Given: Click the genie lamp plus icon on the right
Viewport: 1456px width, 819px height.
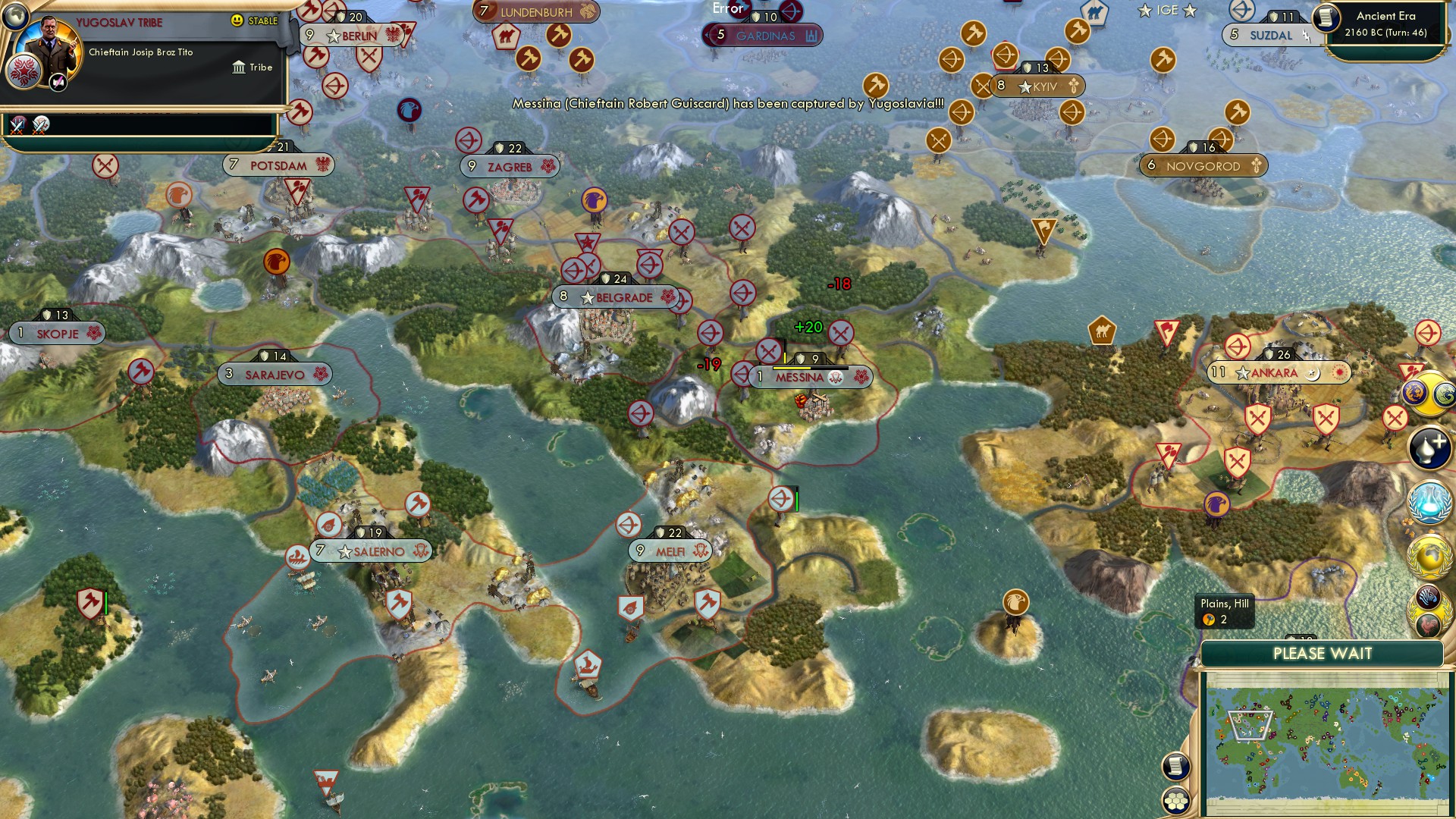Looking at the screenshot, I should click(1428, 447).
